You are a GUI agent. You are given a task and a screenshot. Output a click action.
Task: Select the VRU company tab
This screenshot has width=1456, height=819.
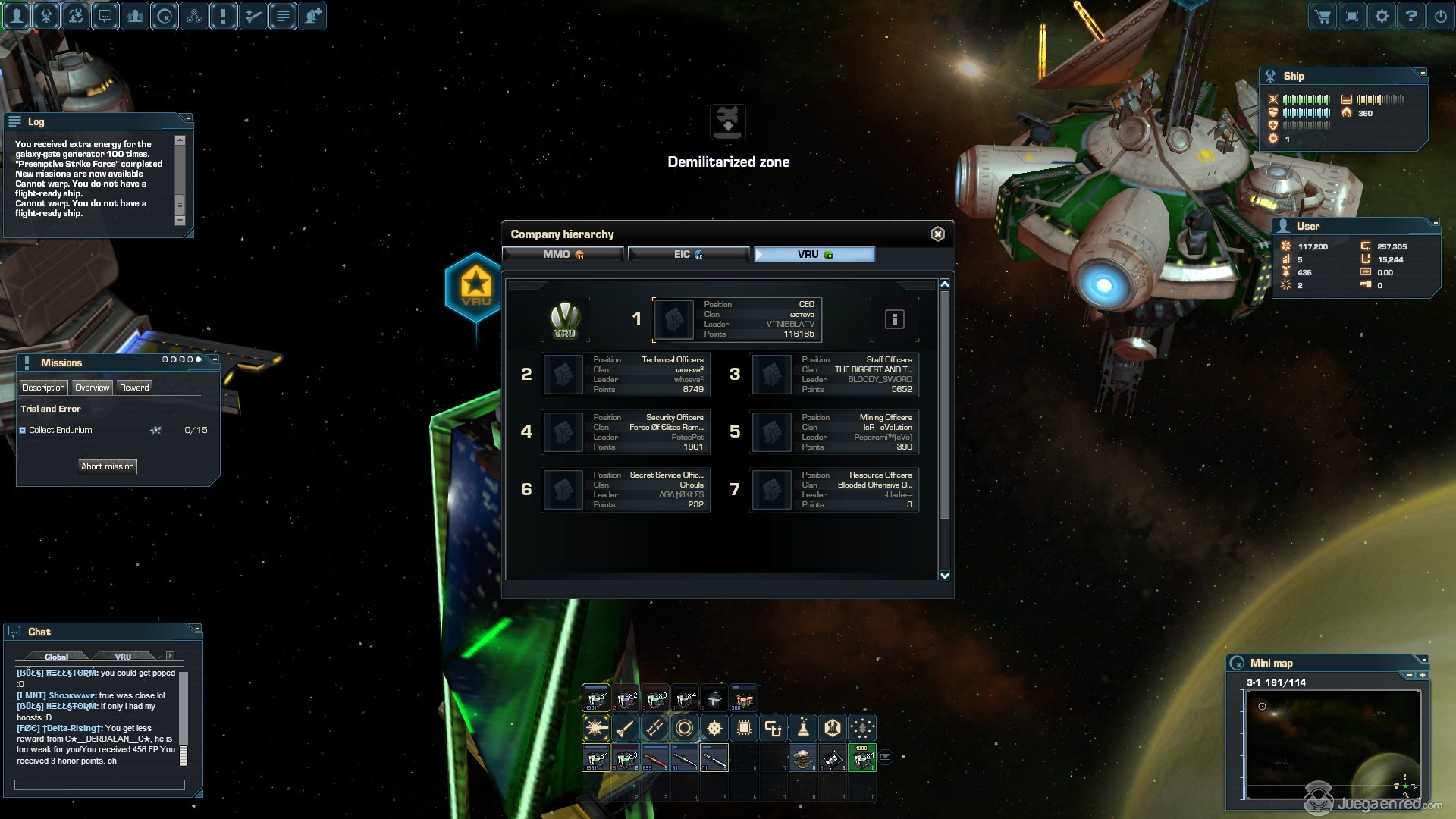pyautogui.click(x=814, y=255)
